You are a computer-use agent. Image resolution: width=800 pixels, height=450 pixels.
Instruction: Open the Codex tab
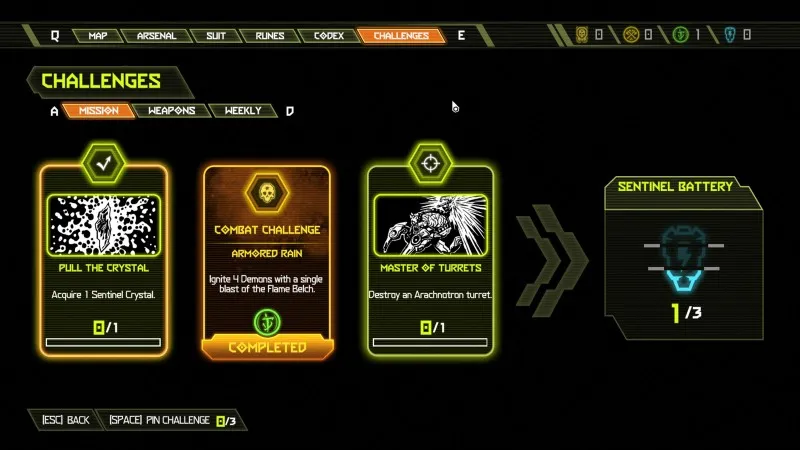(328, 36)
